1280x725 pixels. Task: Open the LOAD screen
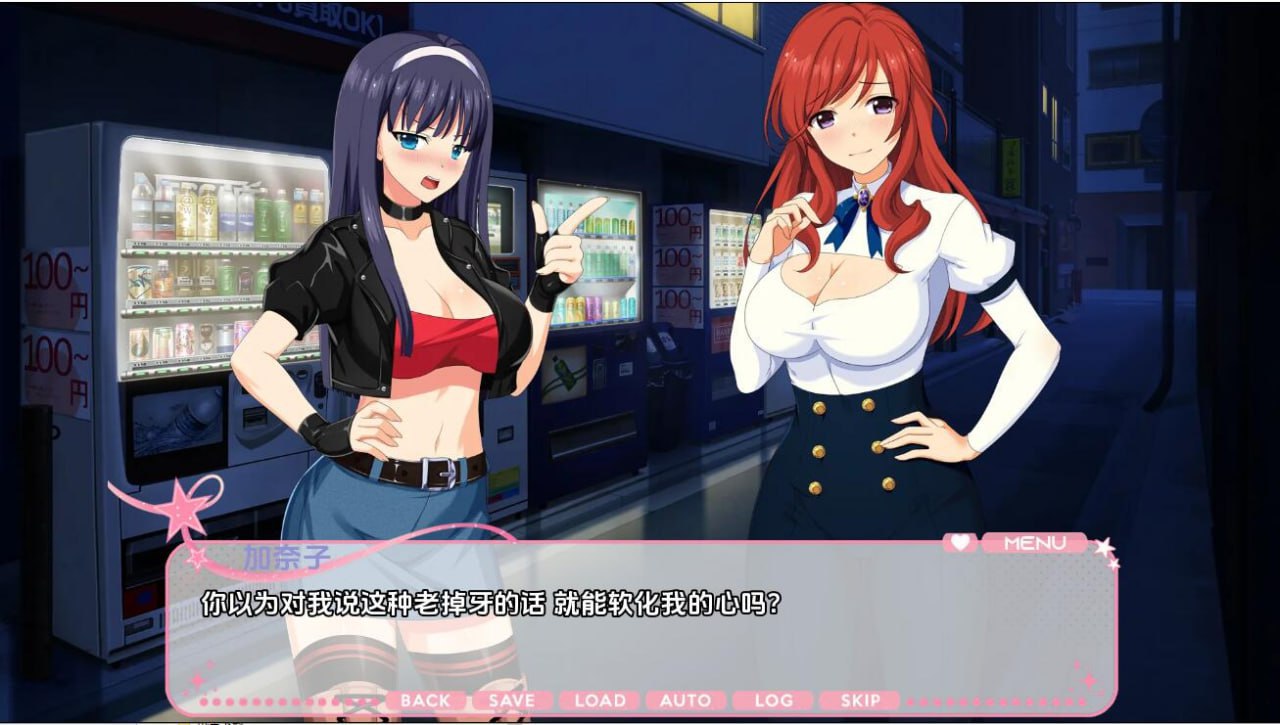(x=600, y=700)
